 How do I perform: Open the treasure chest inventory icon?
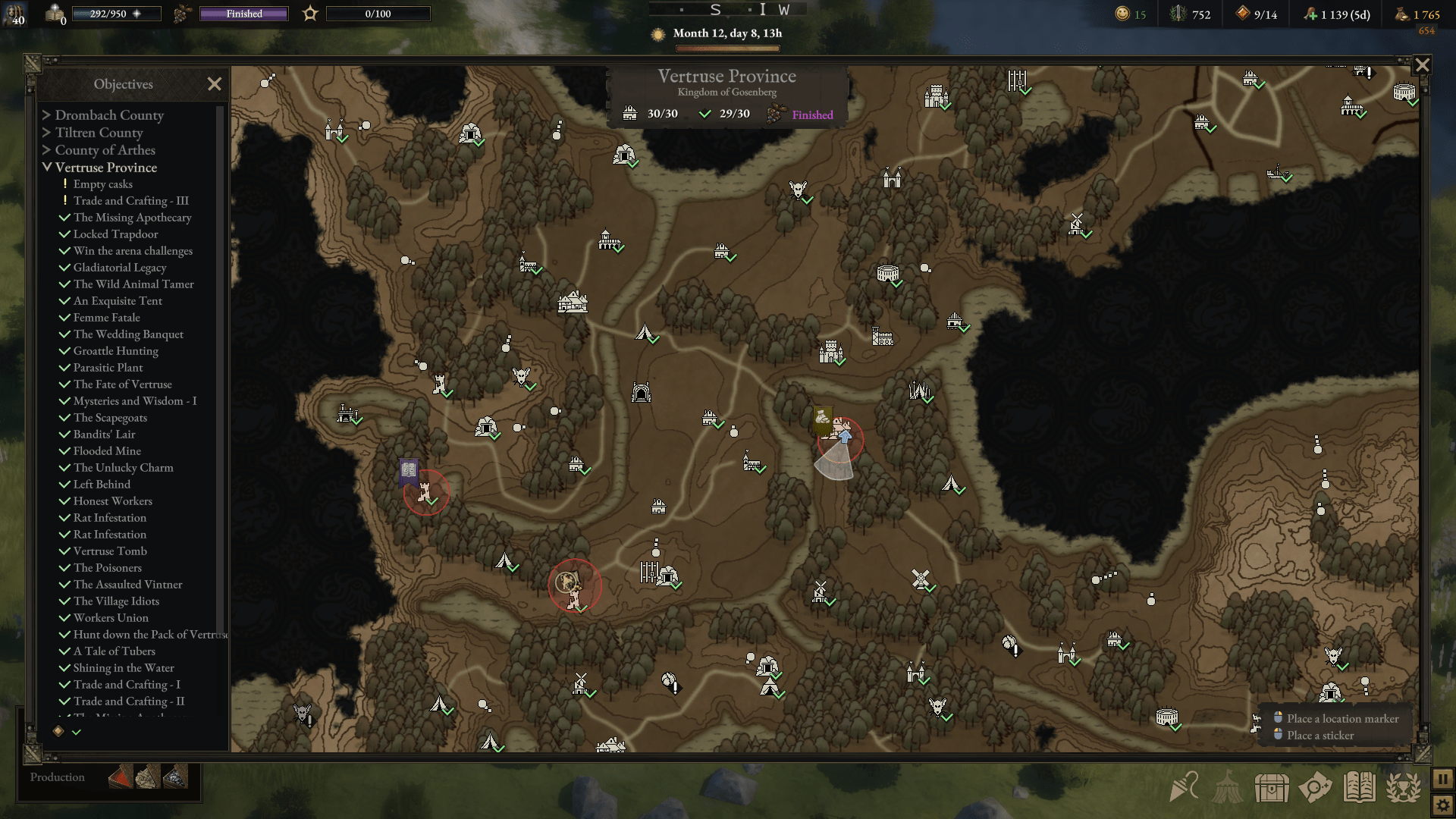pos(1274,787)
